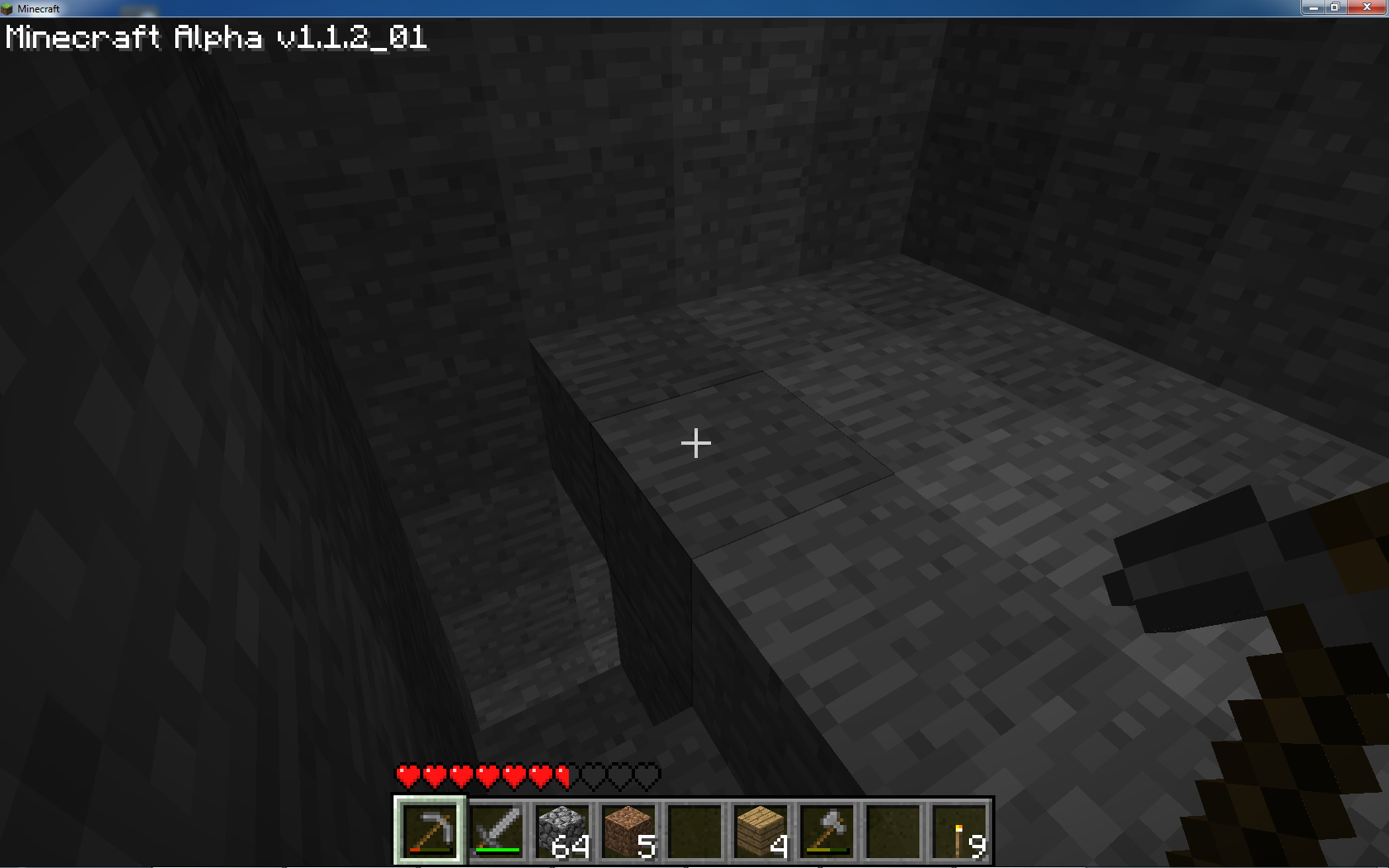
Task: Click the maximize button in the title bar
Action: [1334, 7]
